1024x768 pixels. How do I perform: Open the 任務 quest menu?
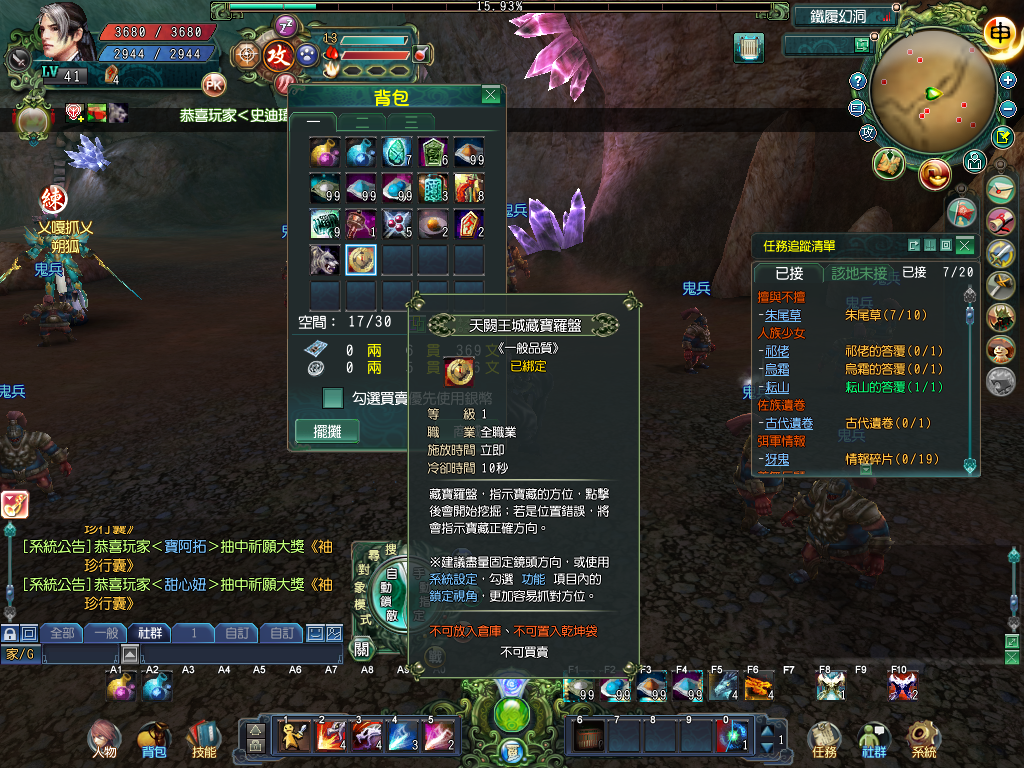tap(824, 740)
